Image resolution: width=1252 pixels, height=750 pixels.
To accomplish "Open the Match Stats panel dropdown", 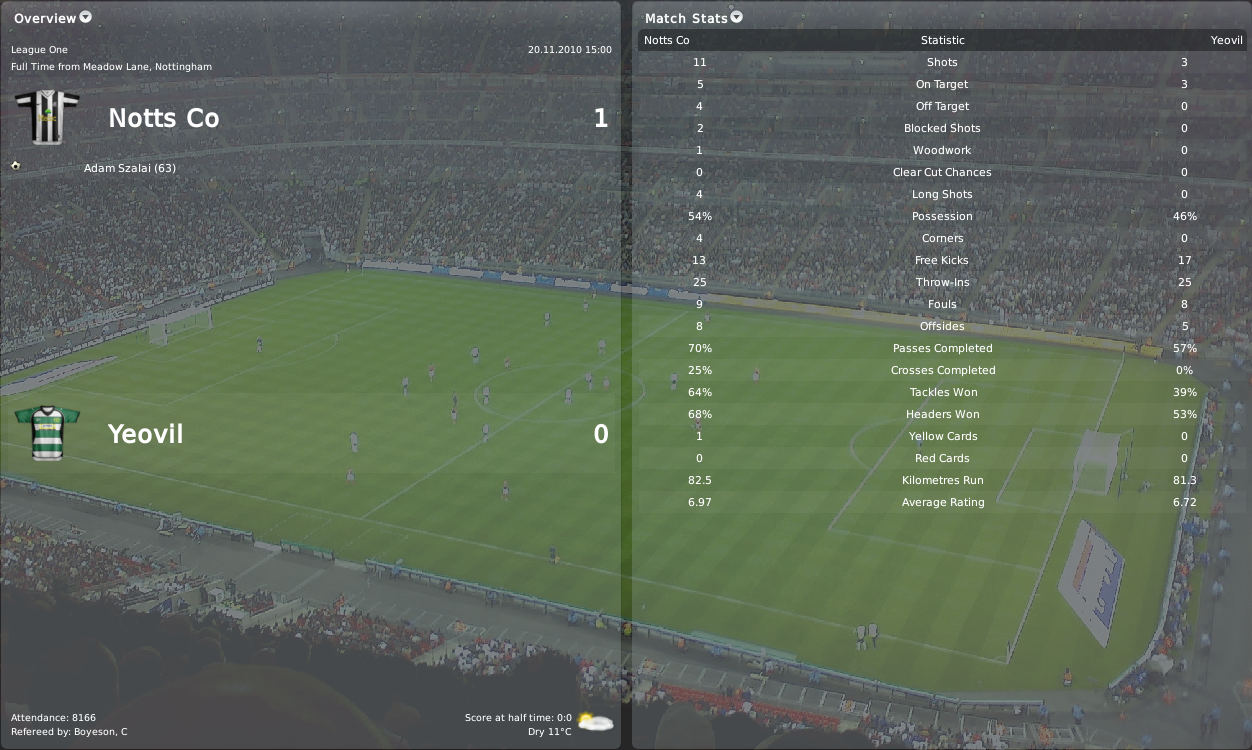I will click(x=737, y=17).
